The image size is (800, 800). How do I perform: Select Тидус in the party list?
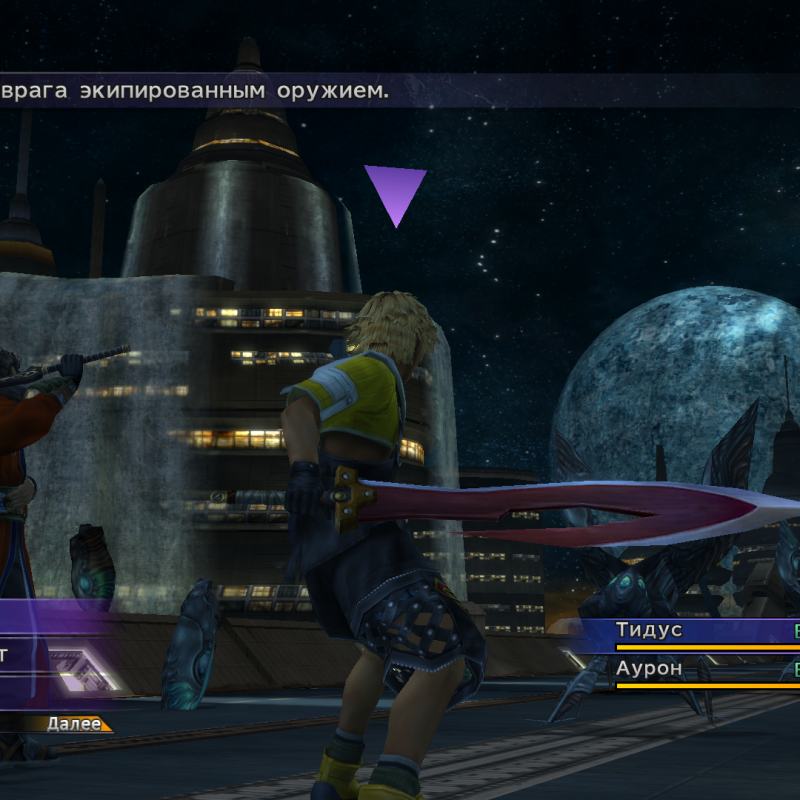click(x=649, y=630)
